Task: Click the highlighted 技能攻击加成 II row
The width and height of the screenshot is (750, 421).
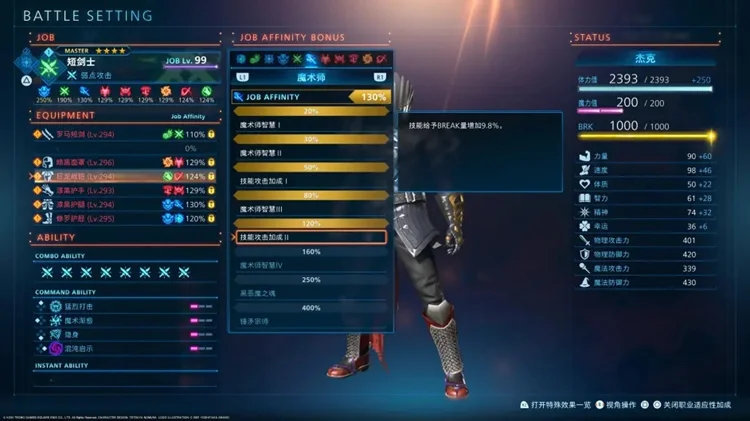Action: pos(308,237)
